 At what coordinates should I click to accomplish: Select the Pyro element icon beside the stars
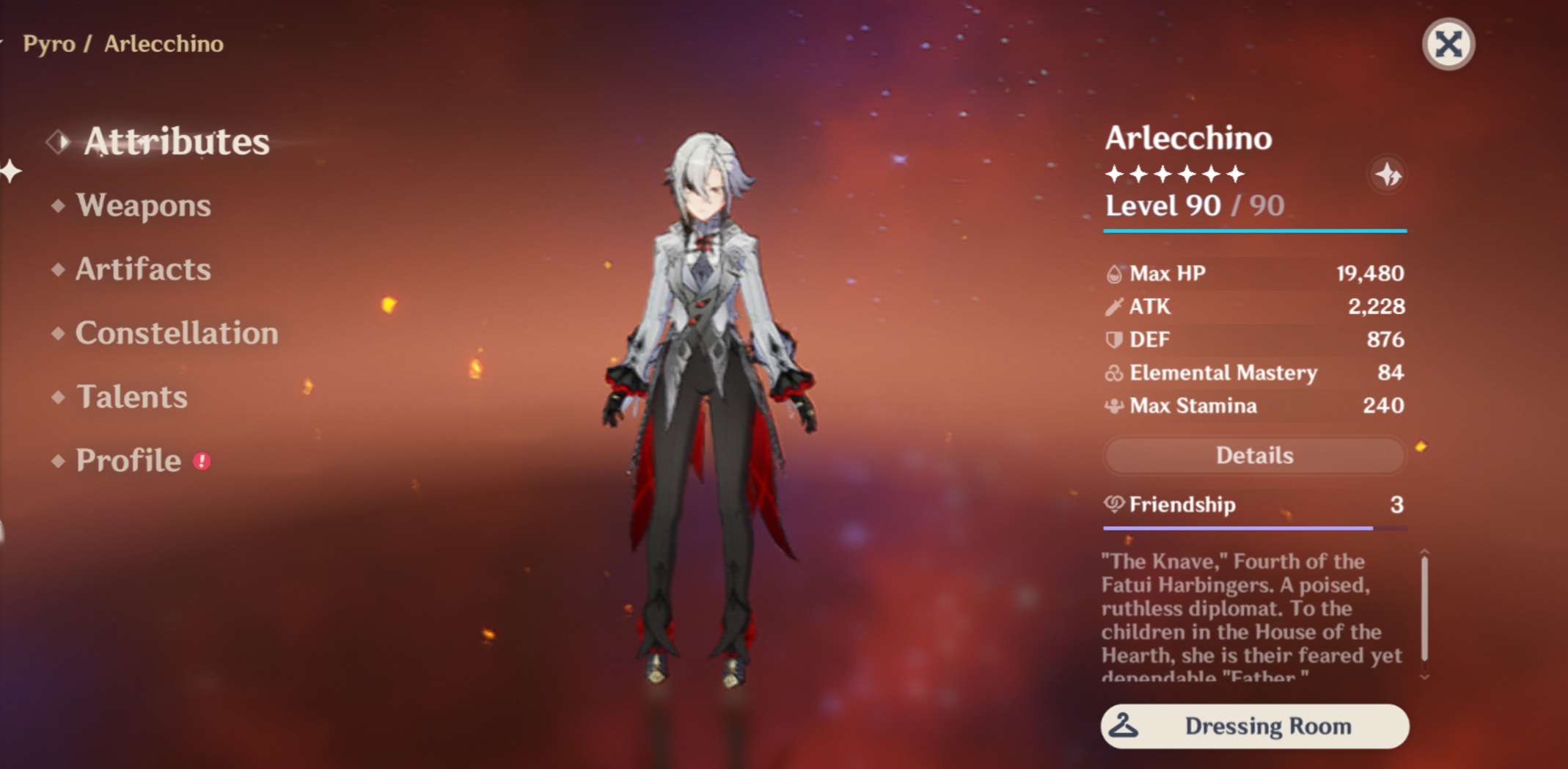[1386, 175]
